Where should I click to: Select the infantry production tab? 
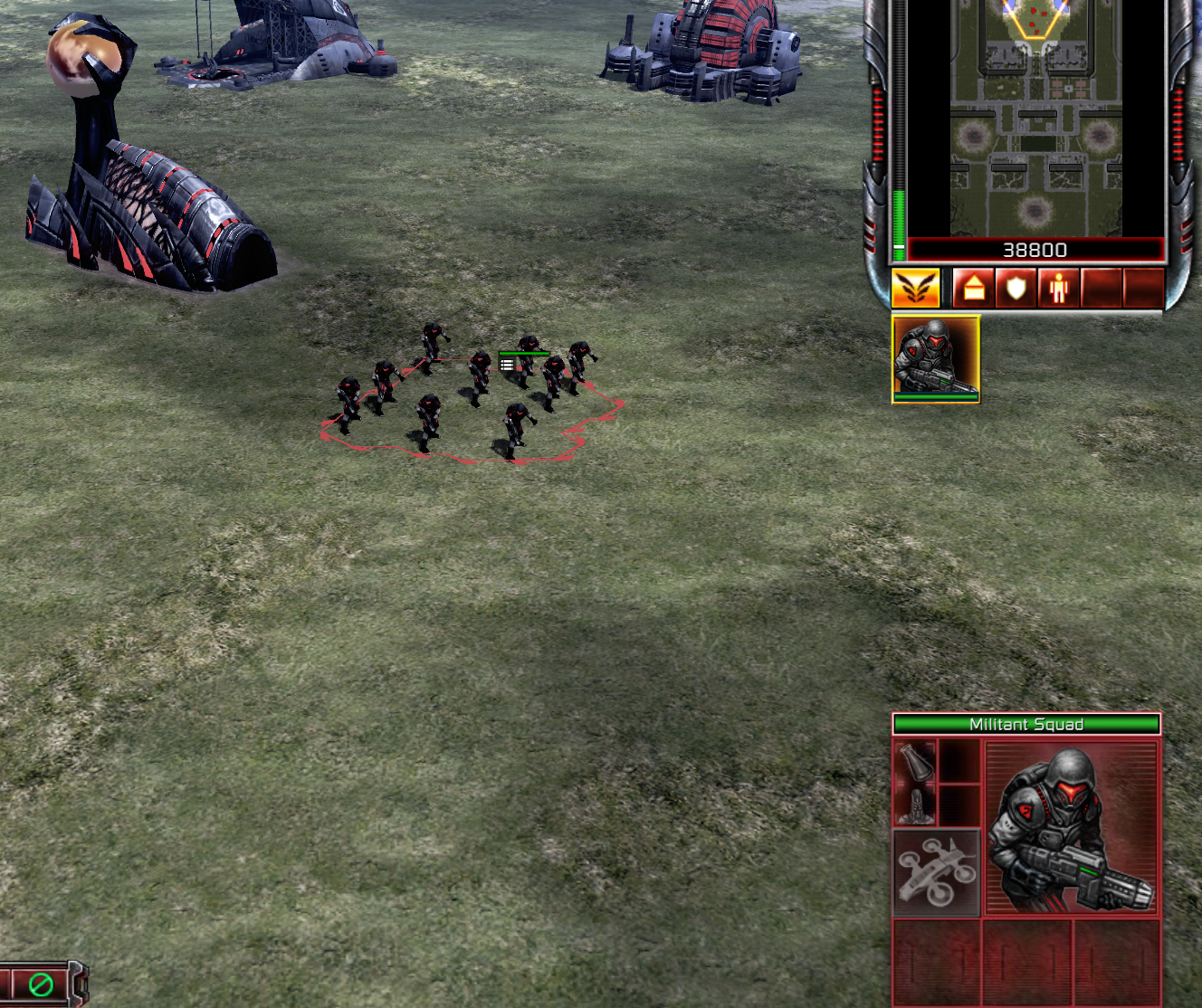(x=1057, y=289)
